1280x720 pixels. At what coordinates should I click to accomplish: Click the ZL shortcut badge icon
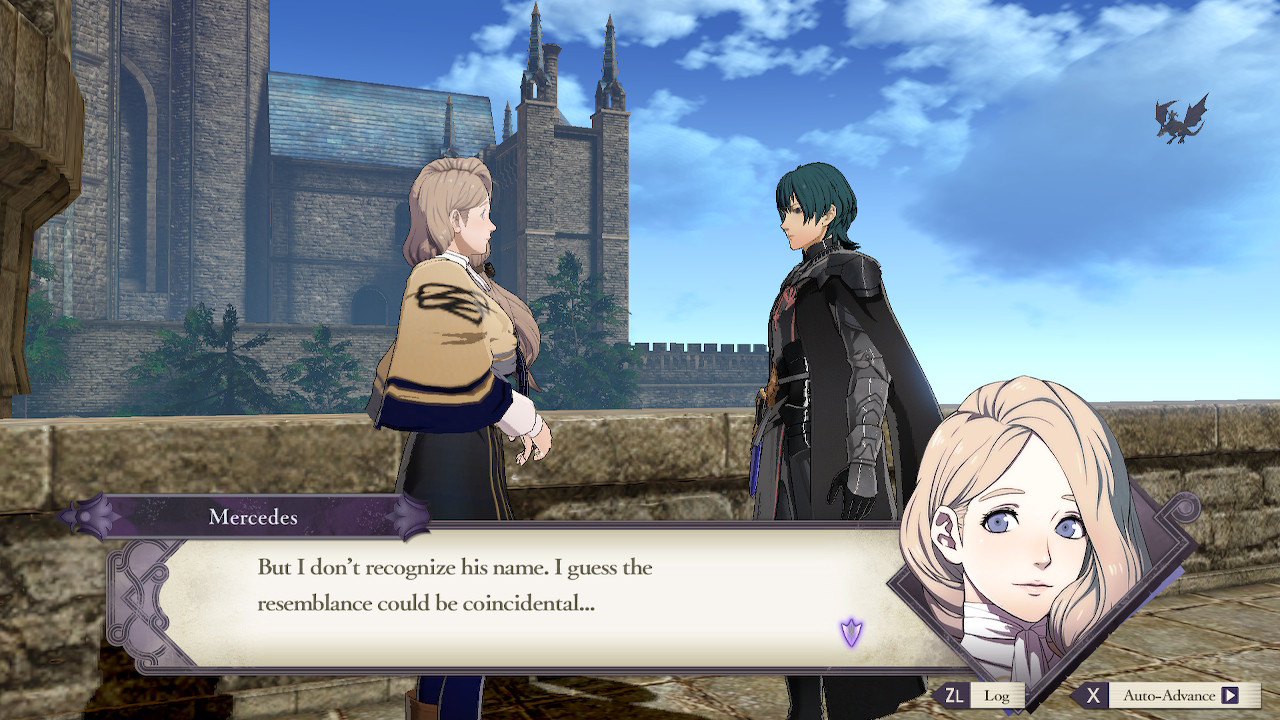click(x=955, y=695)
